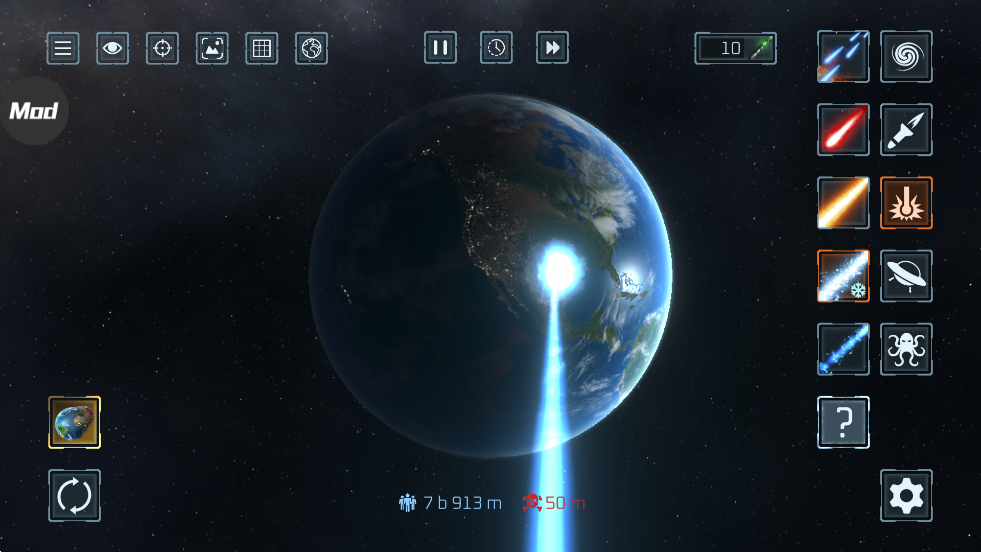
Task: Fast forward the simulation
Action: click(x=553, y=47)
